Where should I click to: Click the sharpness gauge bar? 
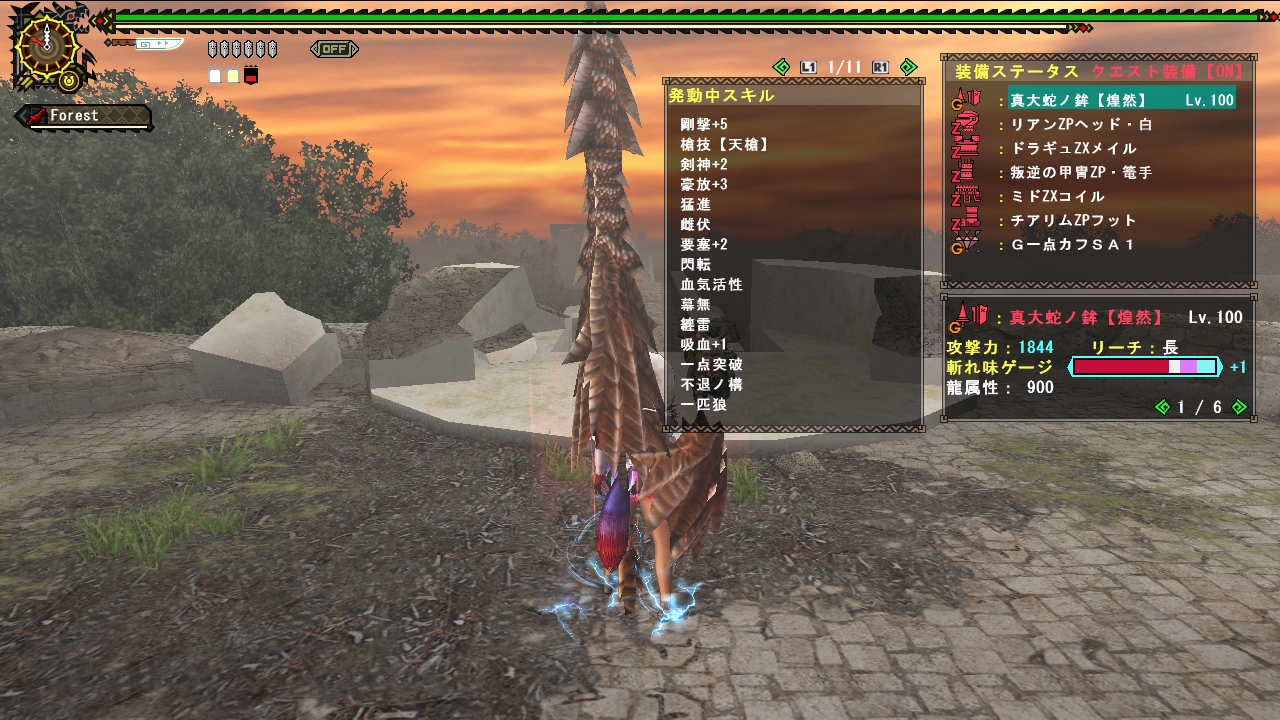1143,368
